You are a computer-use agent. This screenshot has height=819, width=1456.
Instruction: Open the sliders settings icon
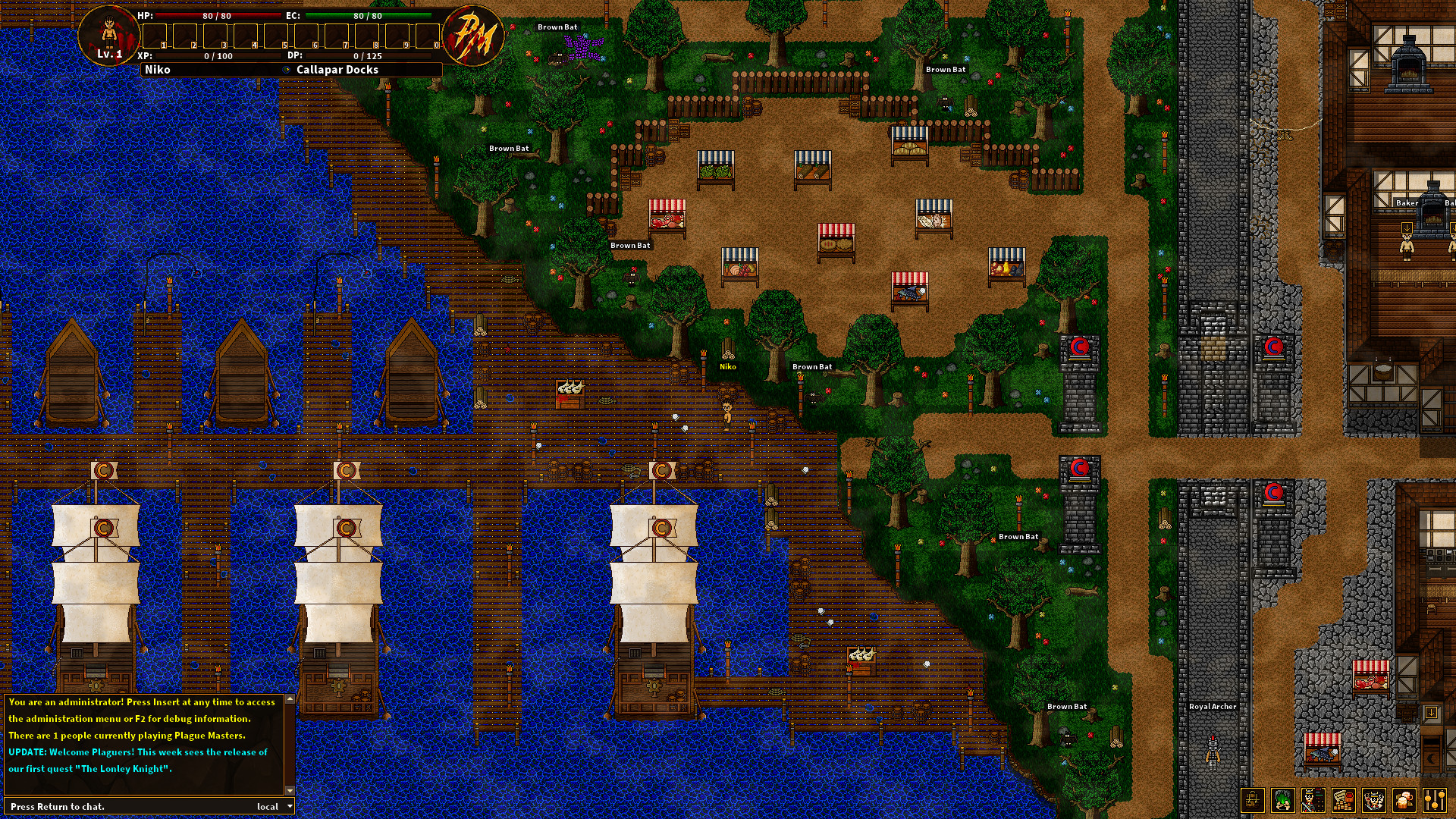(1434, 800)
